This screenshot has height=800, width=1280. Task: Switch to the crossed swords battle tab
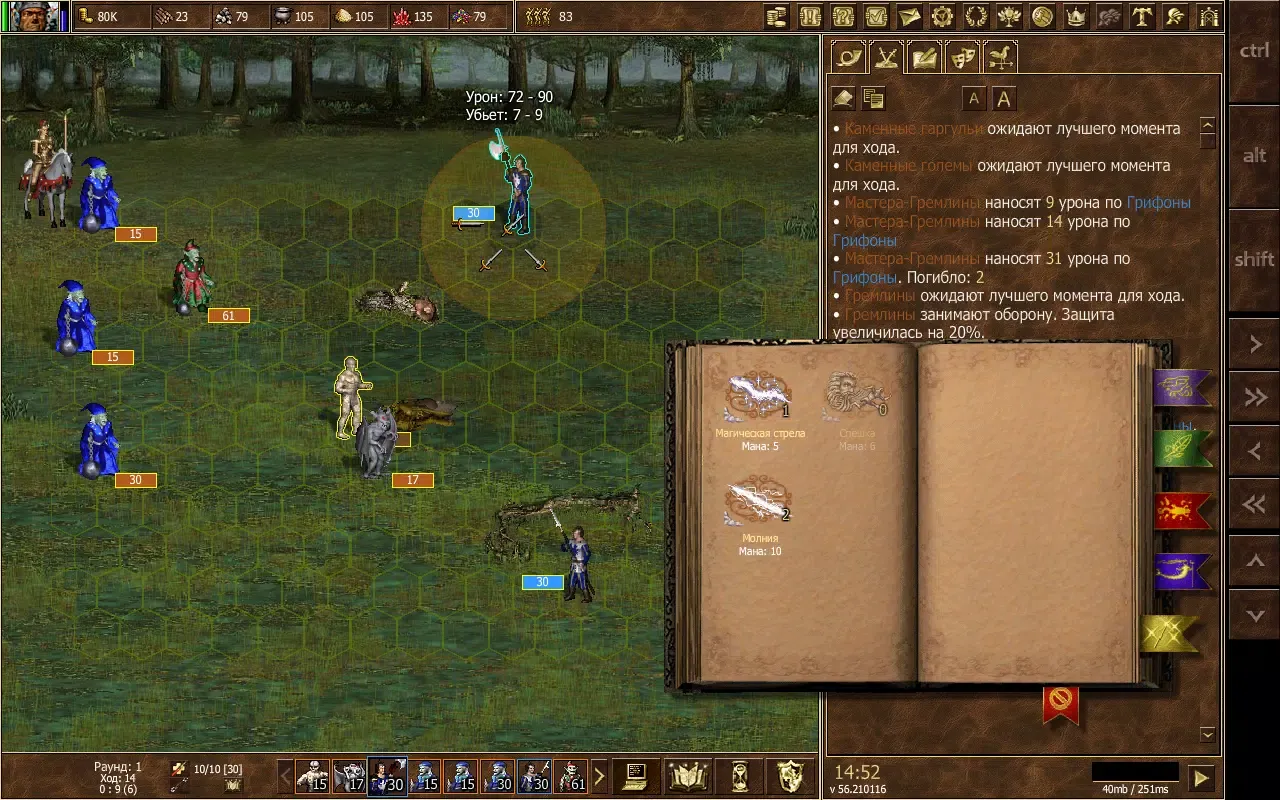point(886,57)
